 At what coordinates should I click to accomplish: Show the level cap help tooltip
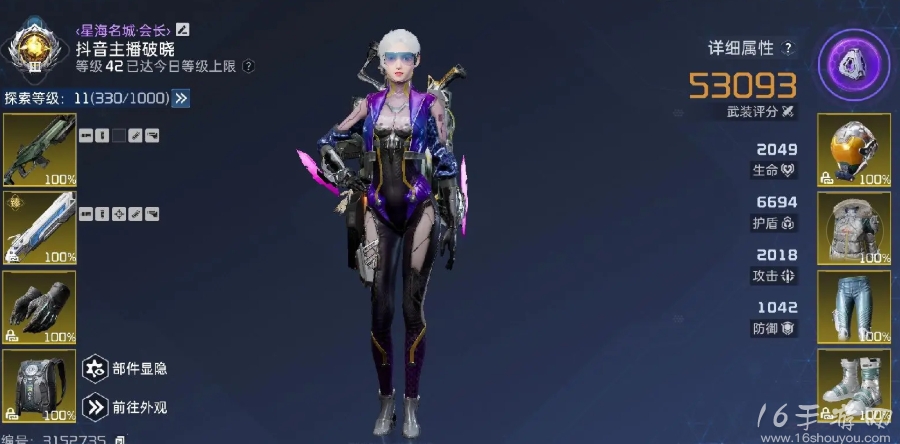[x=248, y=66]
